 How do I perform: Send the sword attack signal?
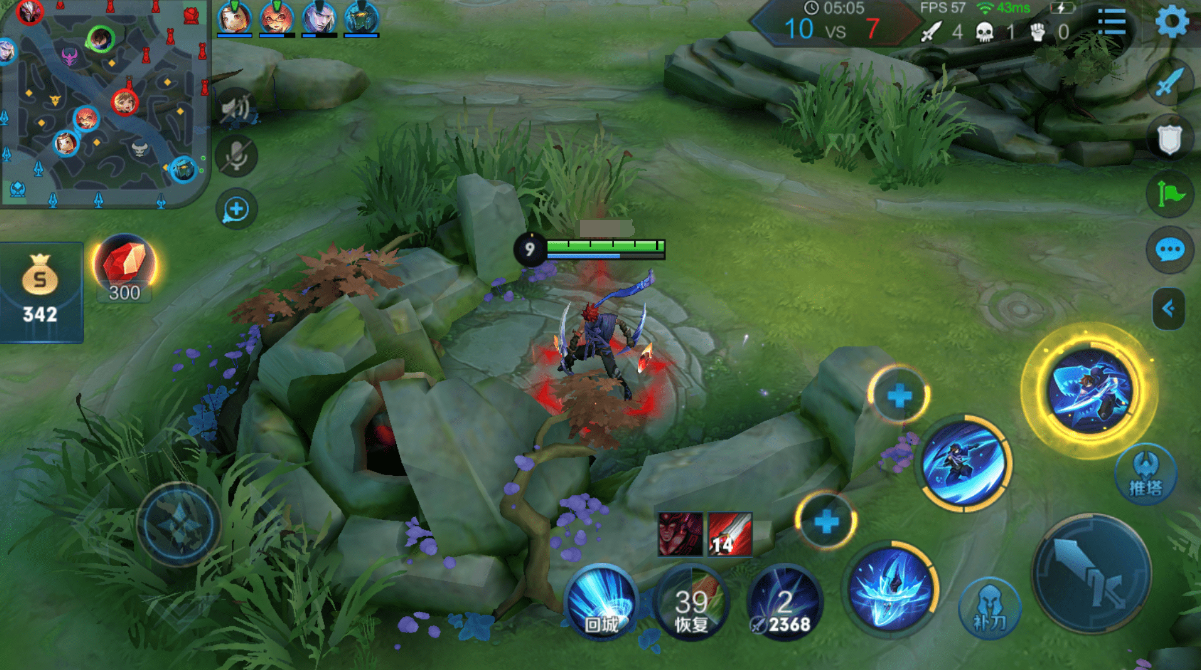[1170, 84]
